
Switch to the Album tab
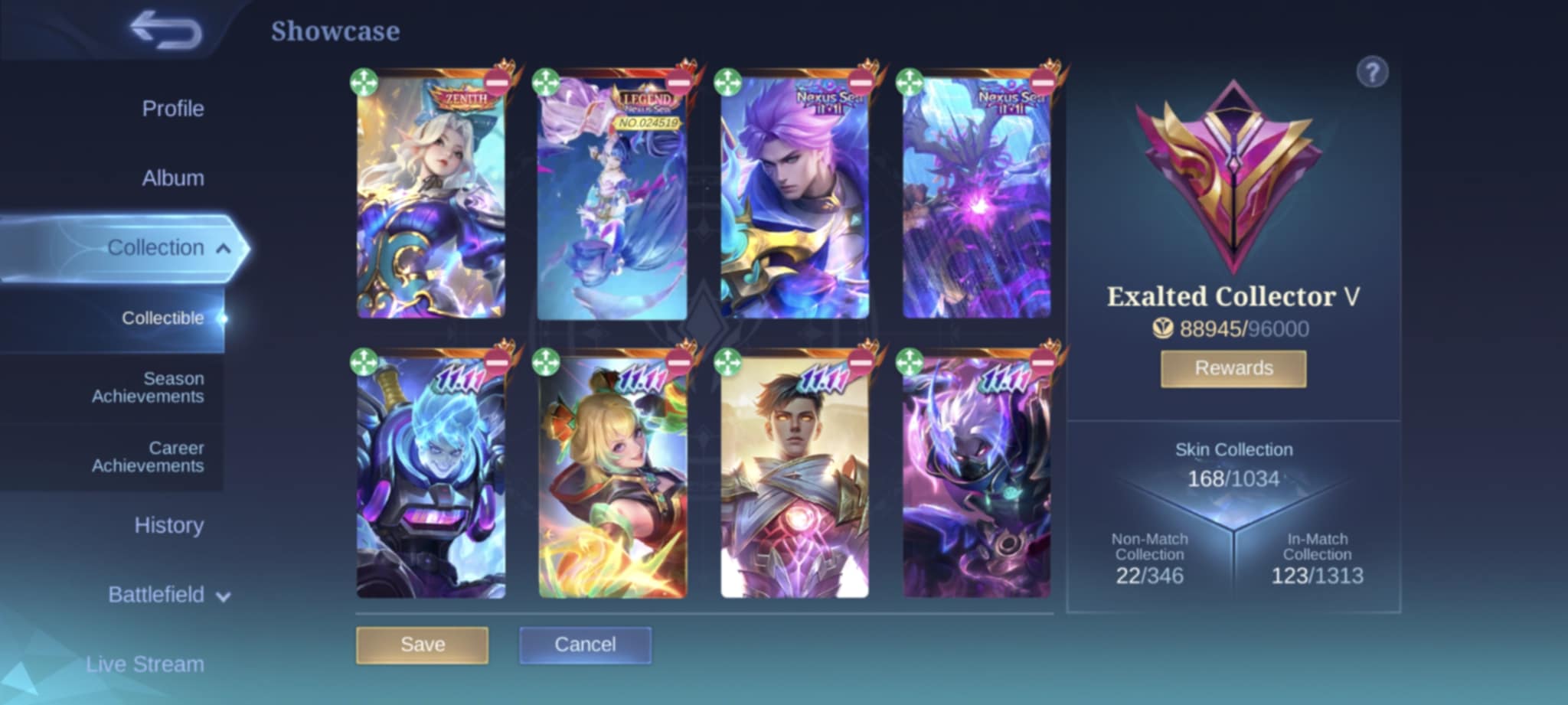click(172, 178)
